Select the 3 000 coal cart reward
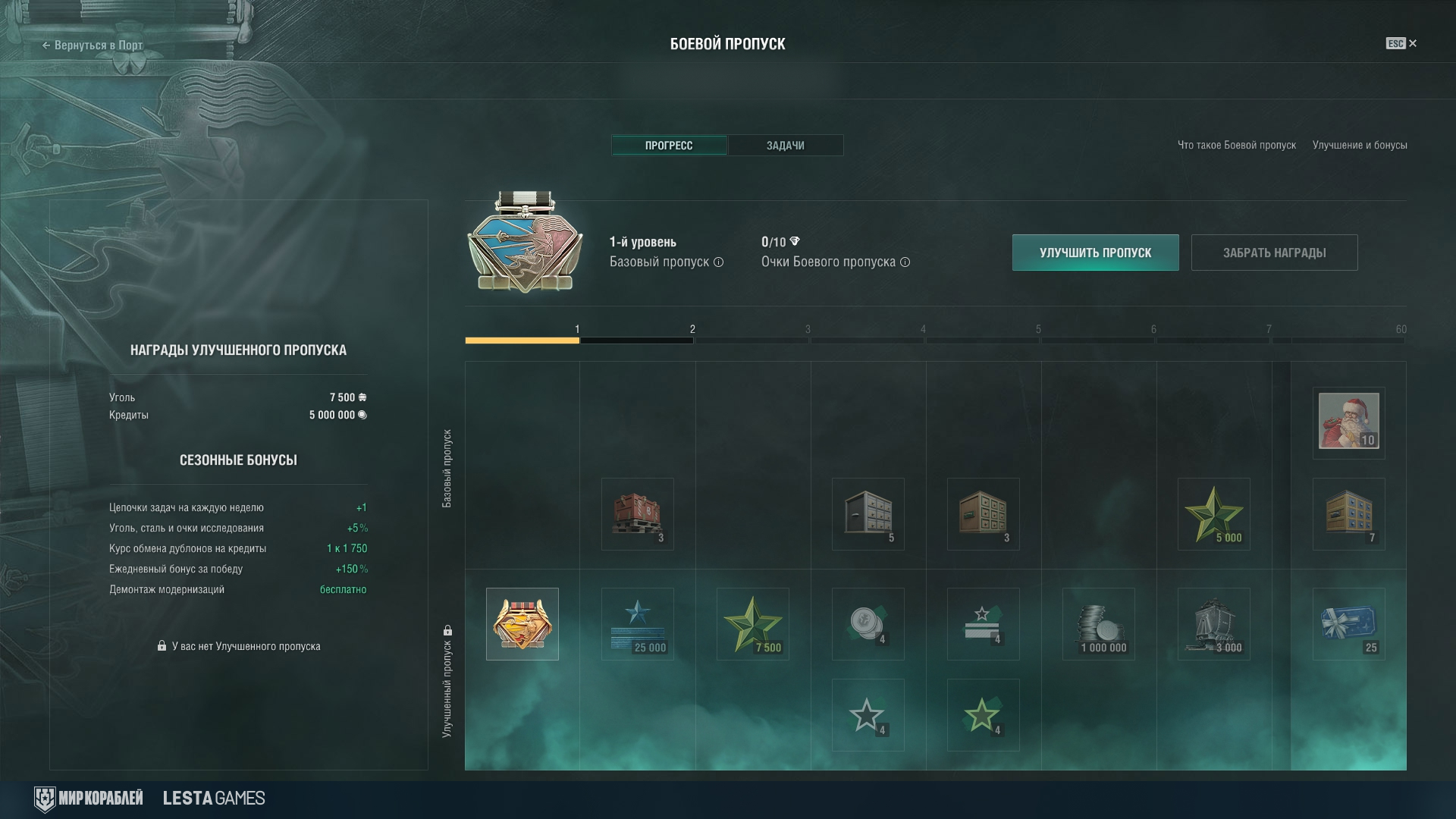The height and width of the screenshot is (819, 1456). pos(1213,623)
